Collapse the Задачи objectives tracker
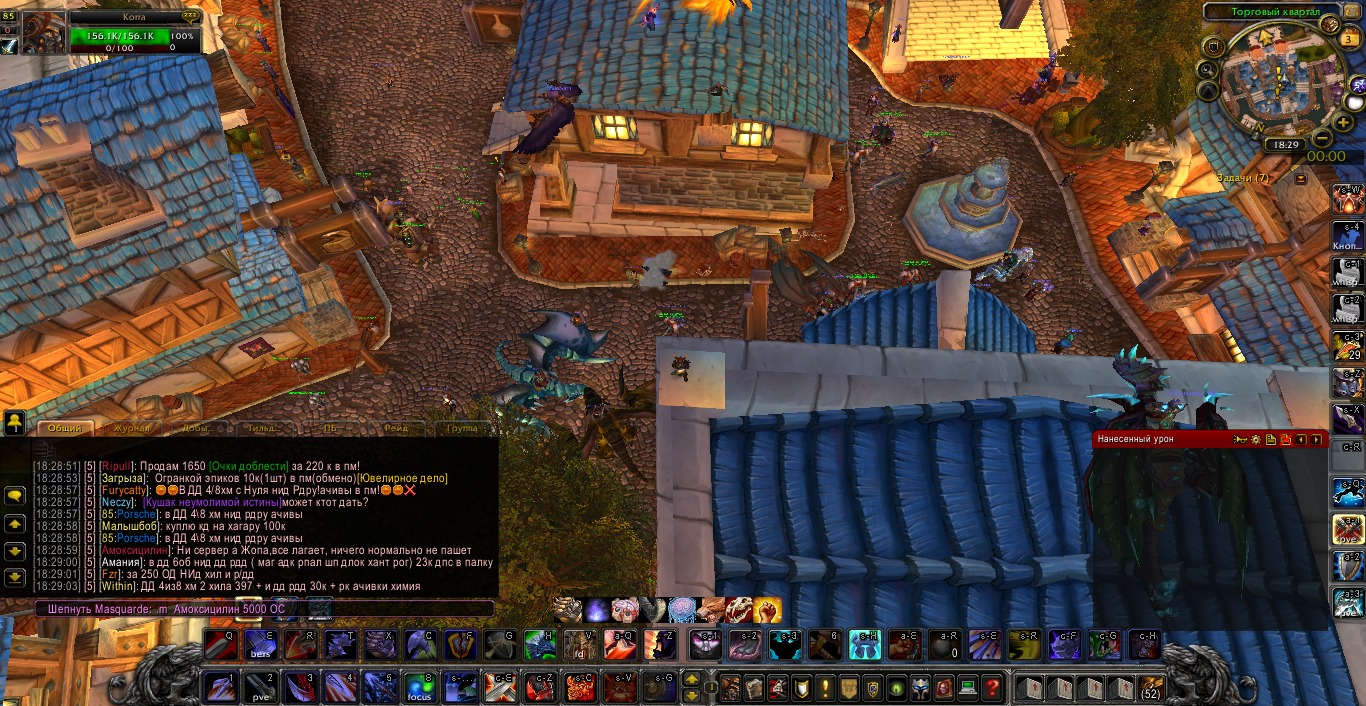The width and height of the screenshot is (1366, 706). pyautogui.click(x=1300, y=178)
